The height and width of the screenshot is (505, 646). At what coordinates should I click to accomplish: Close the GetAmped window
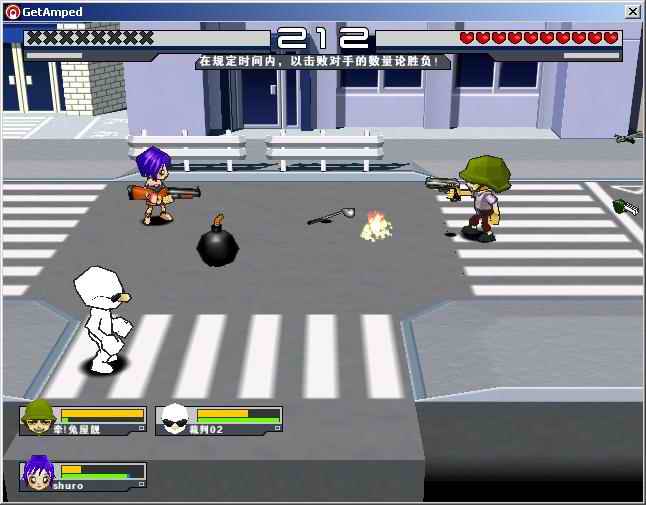(x=632, y=11)
